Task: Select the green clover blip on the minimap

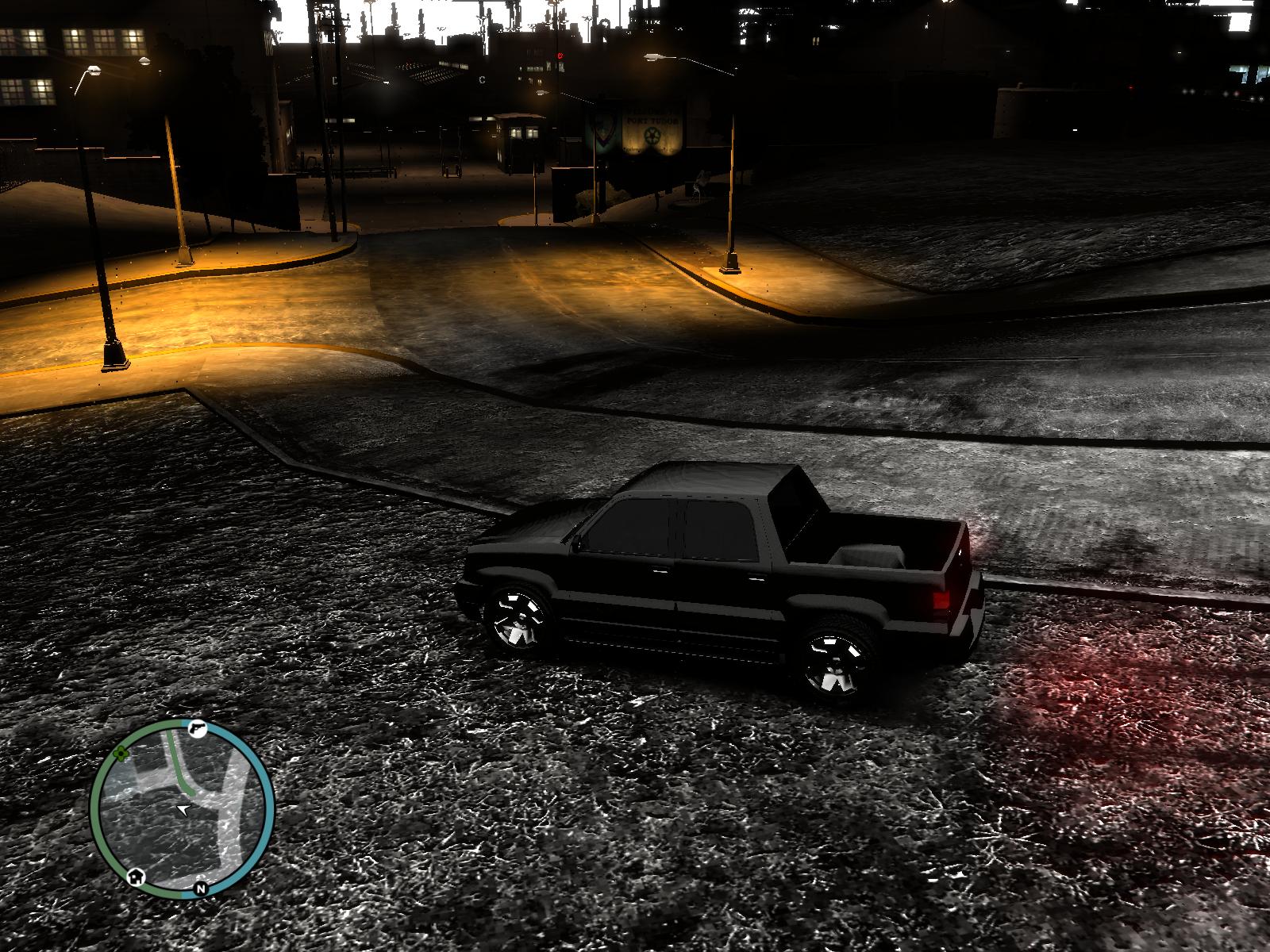Action: click(x=121, y=753)
